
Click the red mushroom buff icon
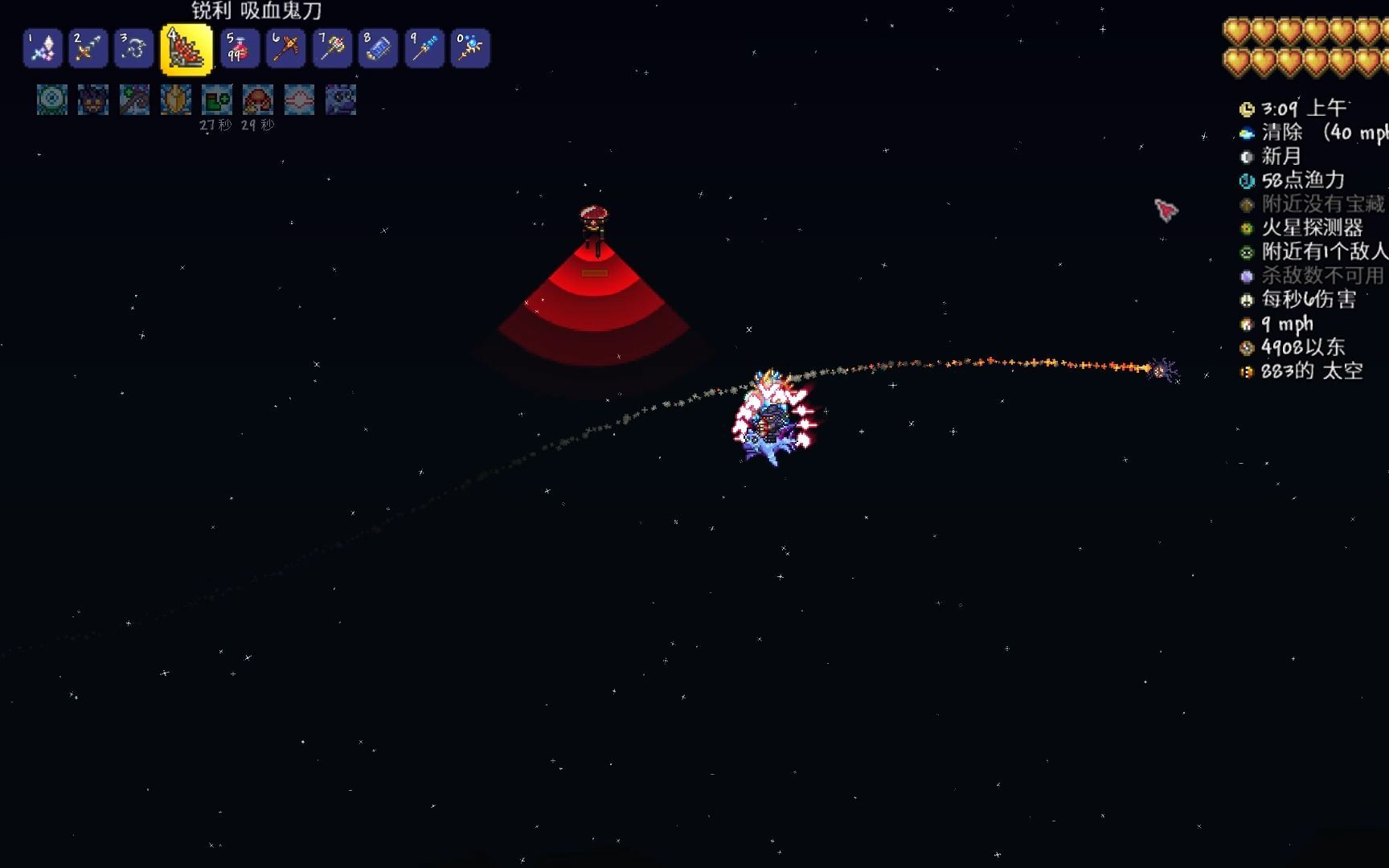pos(258,100)
